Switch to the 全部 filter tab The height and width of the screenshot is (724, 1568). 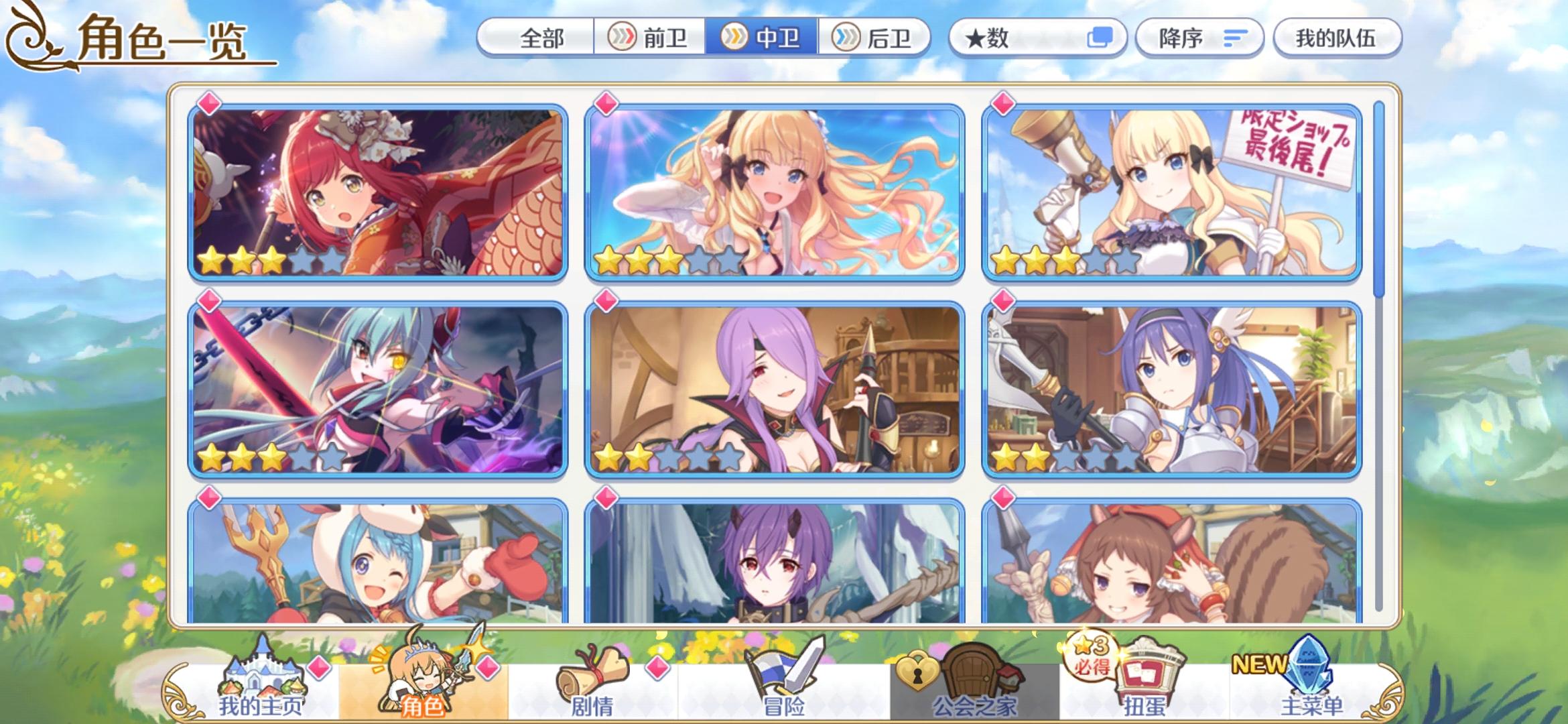coord(541,39)
